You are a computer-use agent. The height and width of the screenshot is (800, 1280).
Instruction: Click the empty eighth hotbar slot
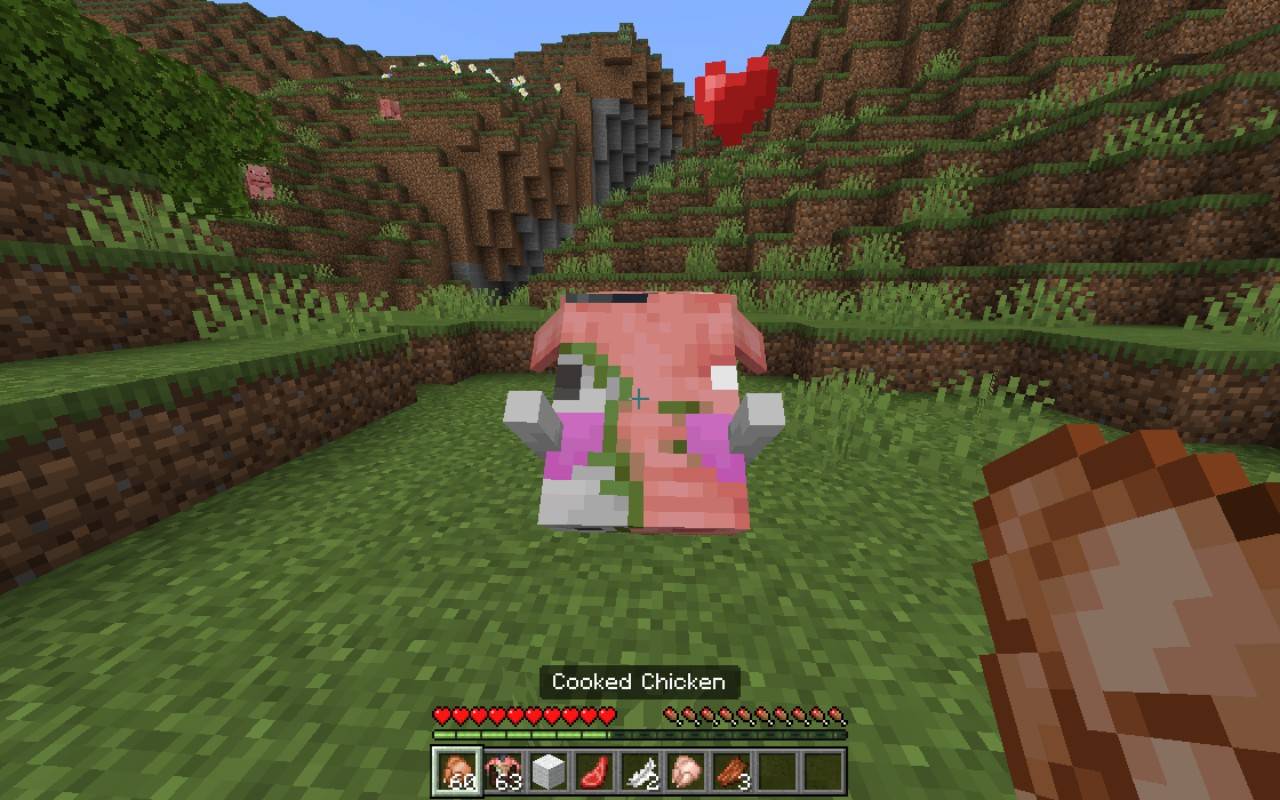click(776, 769)
